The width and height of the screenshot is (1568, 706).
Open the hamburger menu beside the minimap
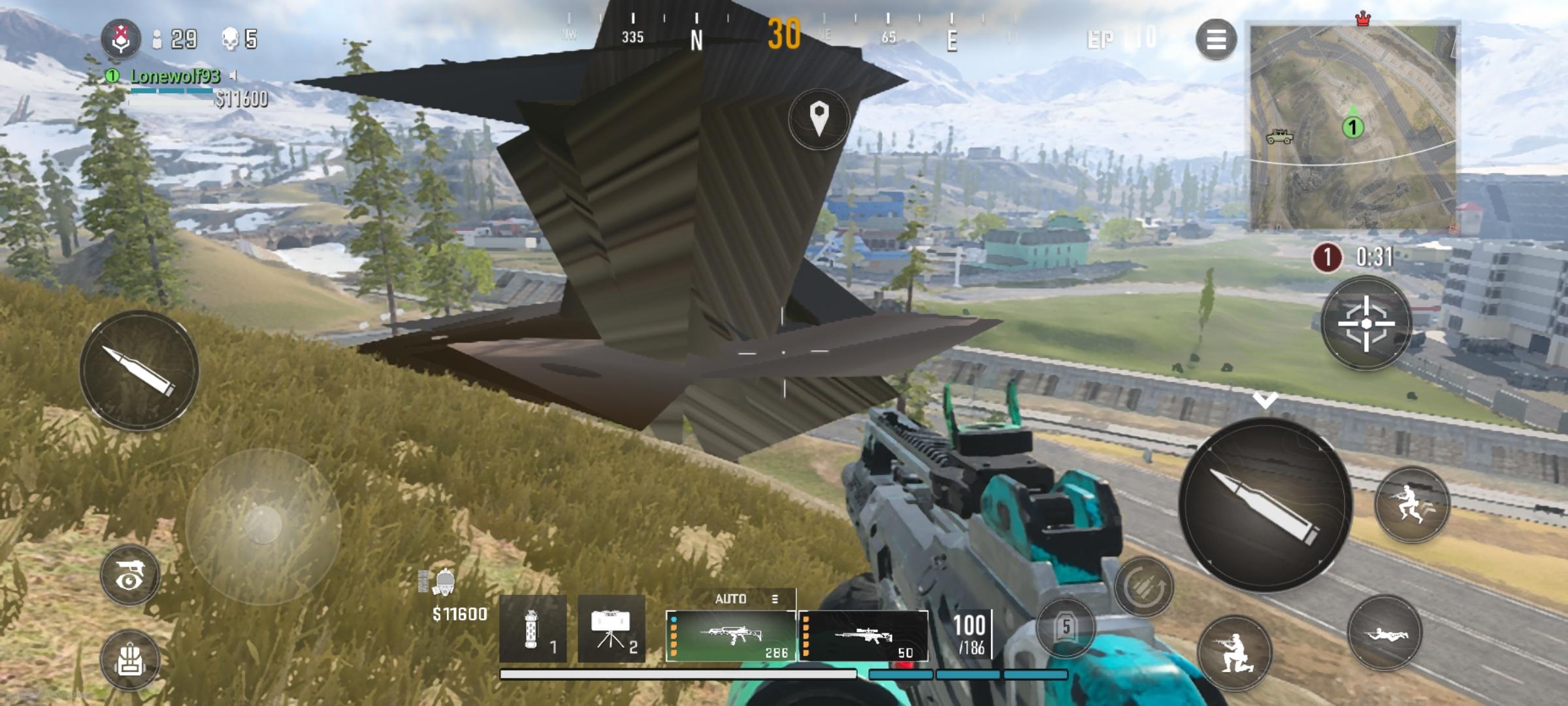1217,41
